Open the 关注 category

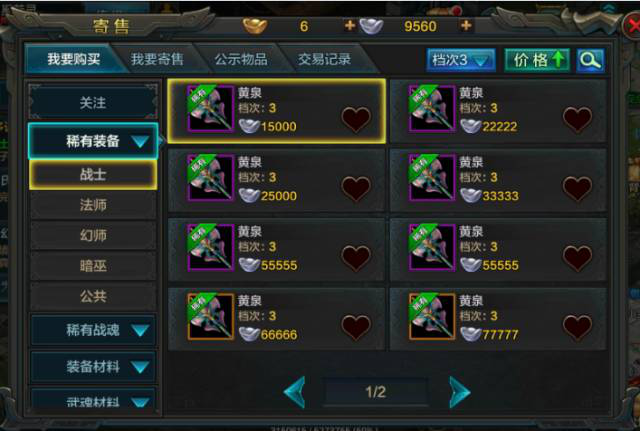(93, 103)
